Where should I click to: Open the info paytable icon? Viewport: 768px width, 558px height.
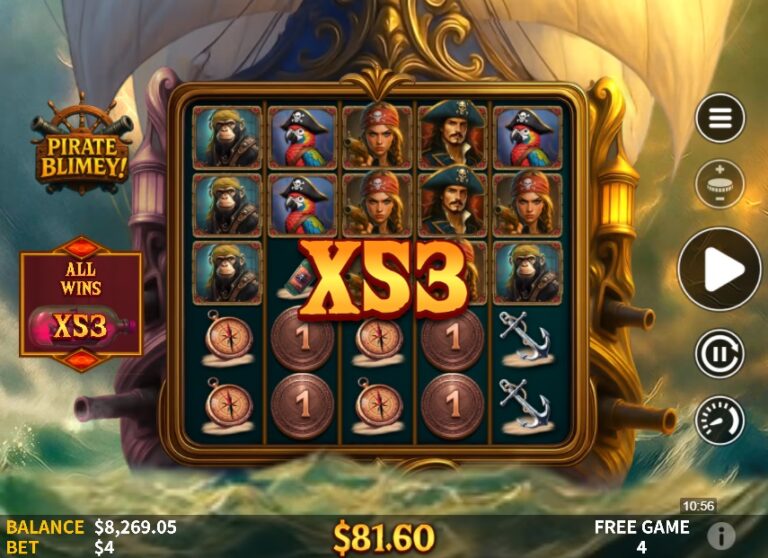[720, 534]
